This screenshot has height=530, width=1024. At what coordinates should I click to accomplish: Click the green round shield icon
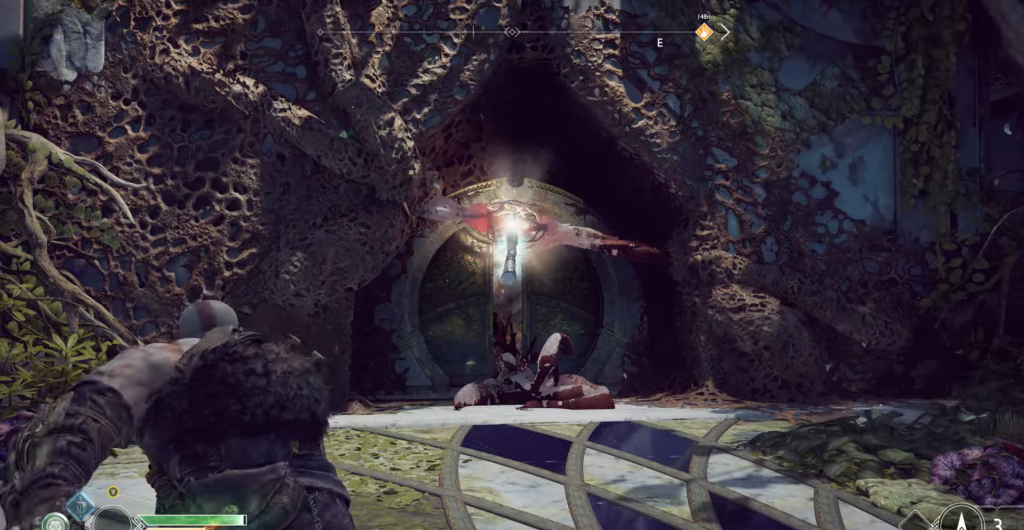(55, 521)
